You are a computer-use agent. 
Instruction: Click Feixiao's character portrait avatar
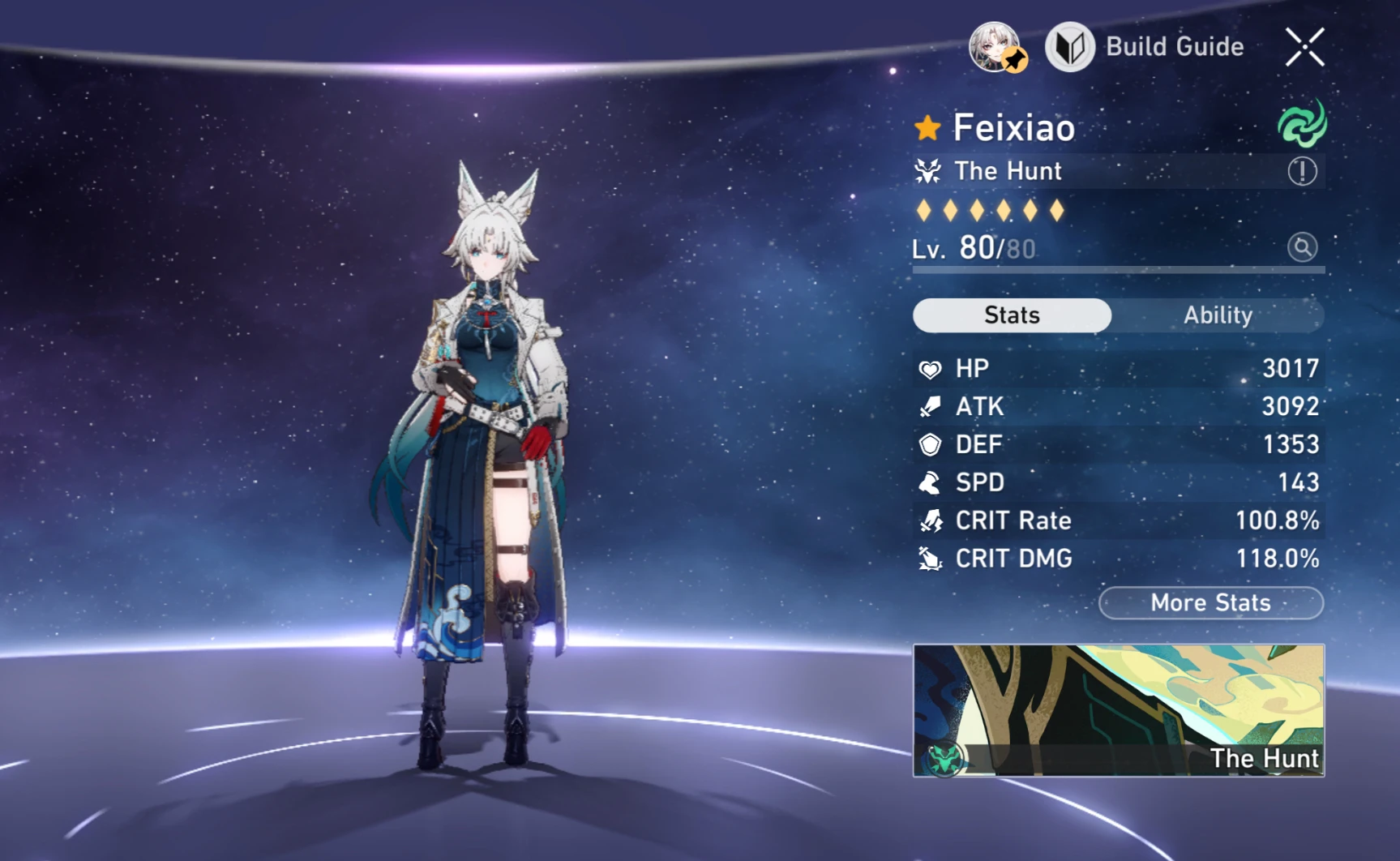[x=996, y=46]
